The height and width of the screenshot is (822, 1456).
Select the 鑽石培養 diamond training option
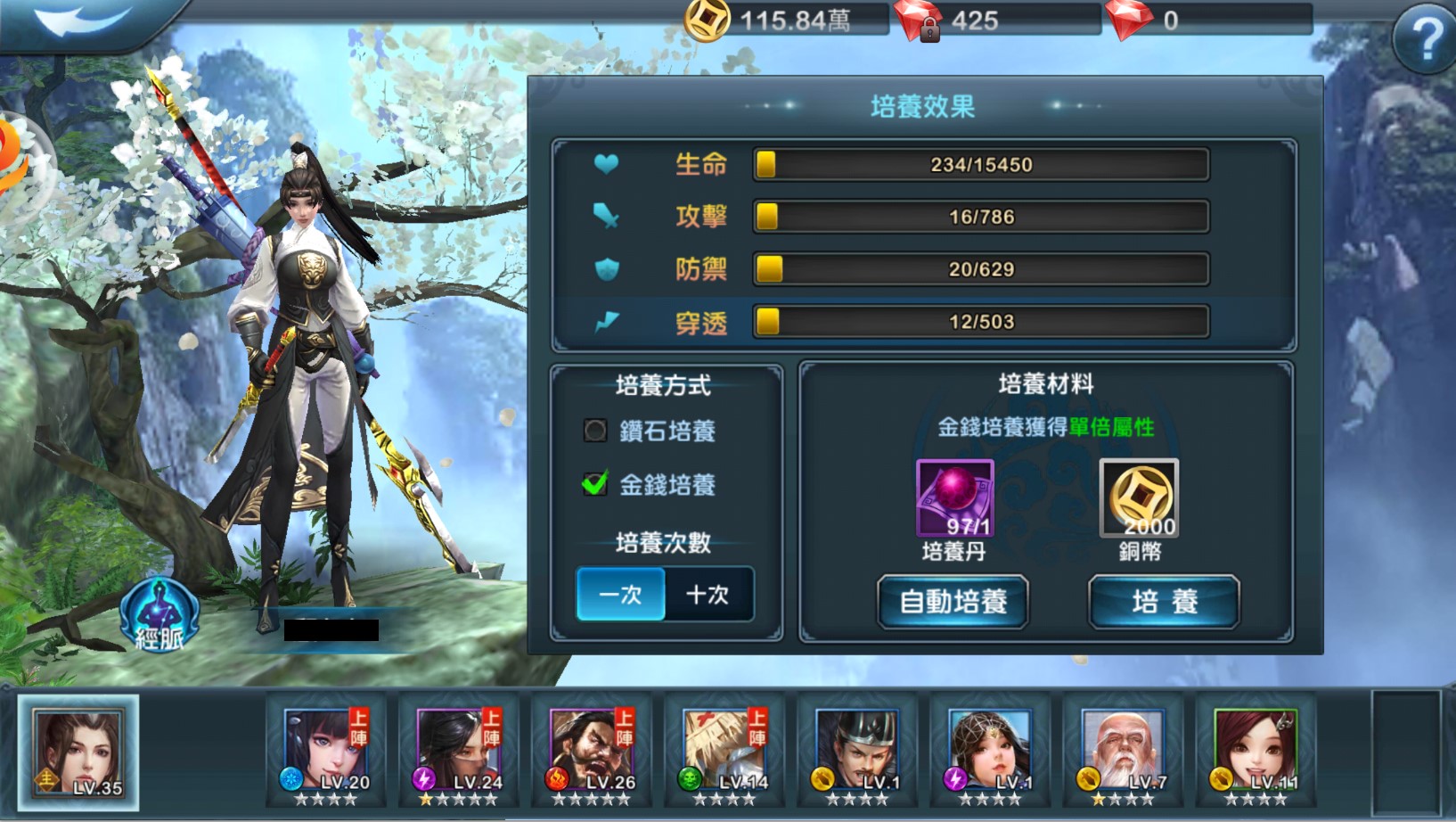click(595, 432)
